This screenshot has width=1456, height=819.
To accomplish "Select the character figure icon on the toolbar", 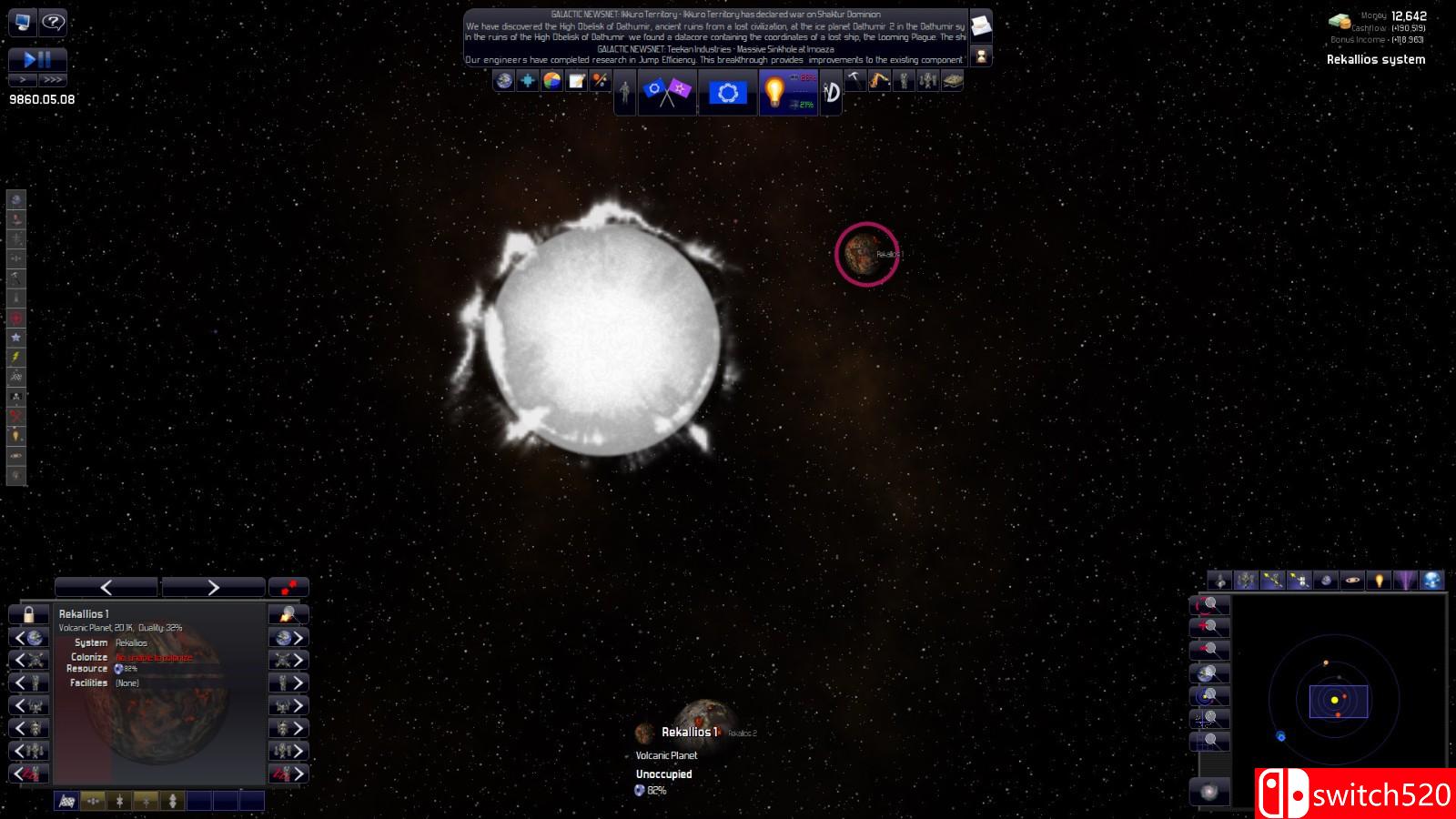I will point(624,91).
